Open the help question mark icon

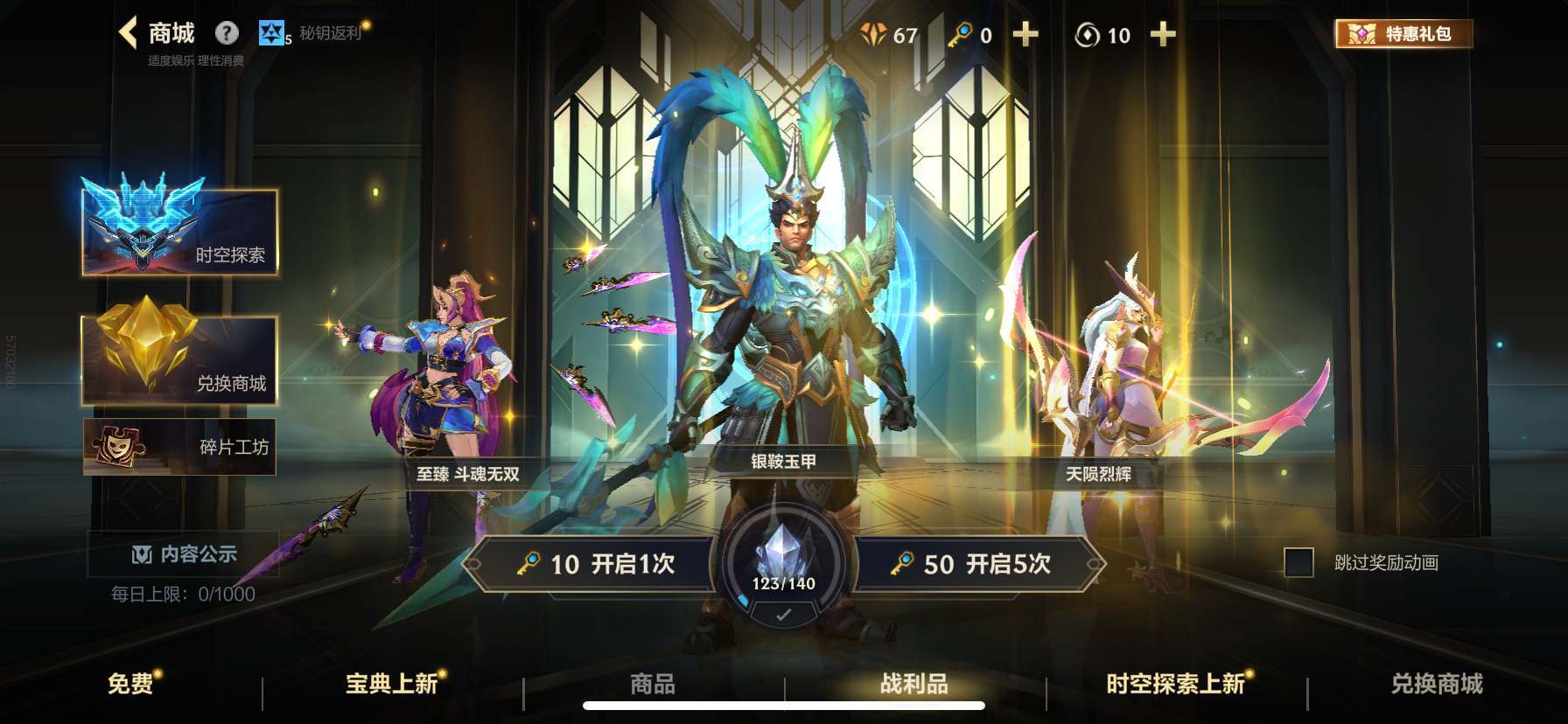point(227,32)
